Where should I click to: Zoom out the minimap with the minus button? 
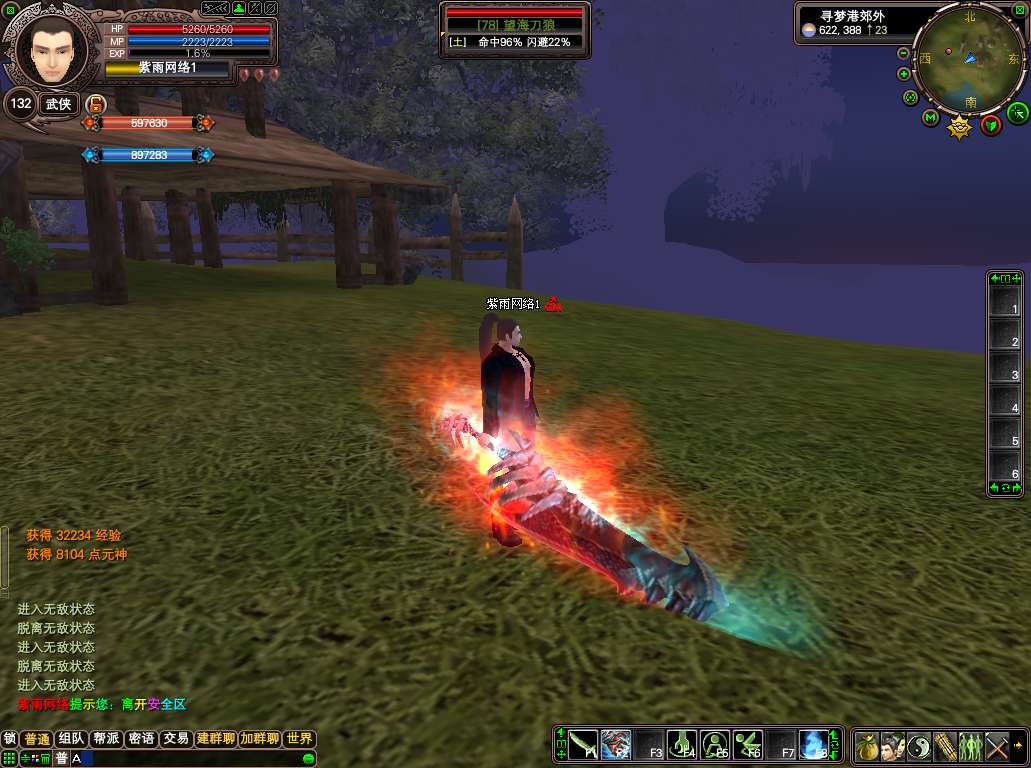(904, 53)
